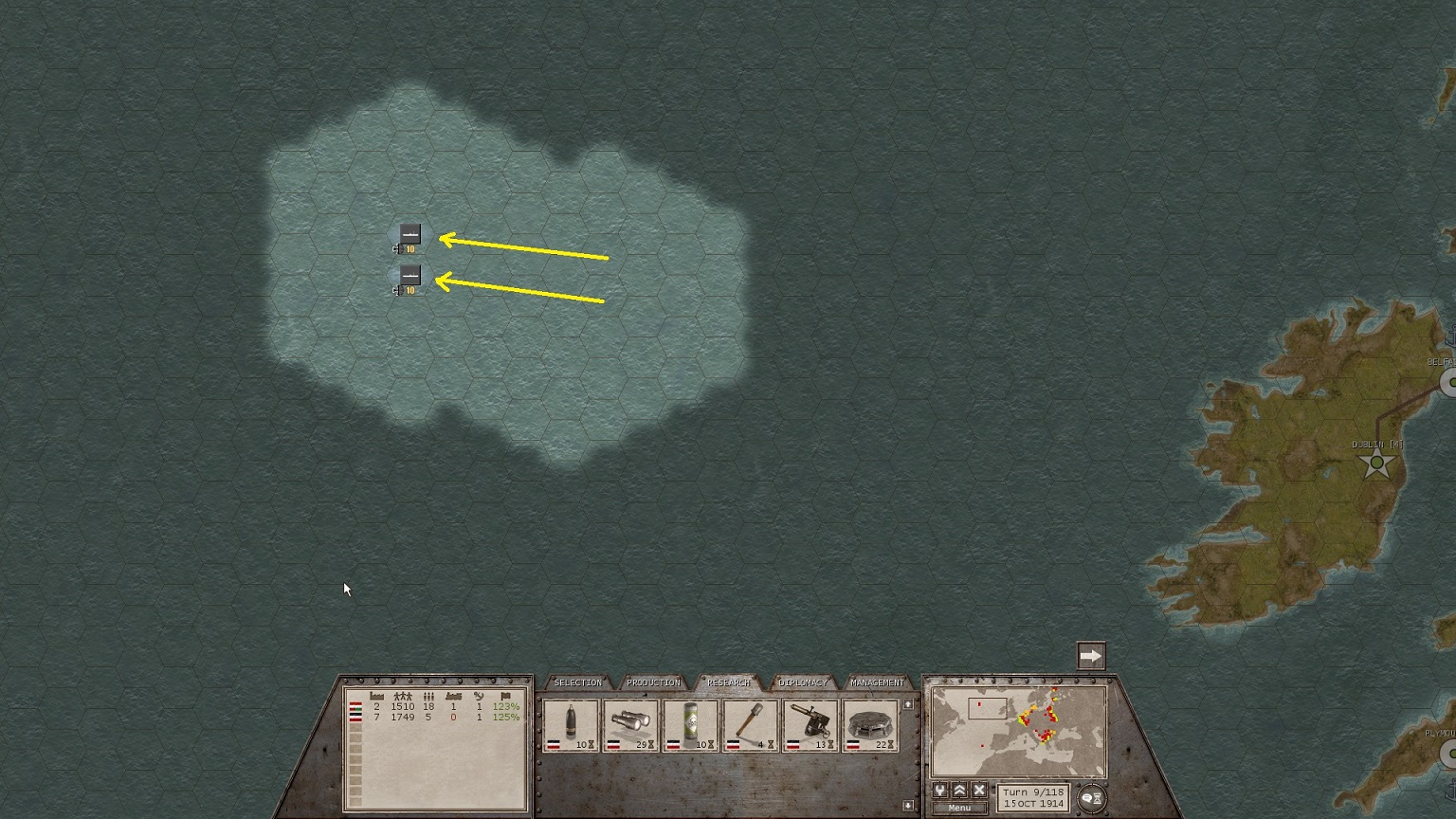Click the X button under the minimap
Image resolution: width=1456 pixels, height=819 pixels.
[980, 791]
